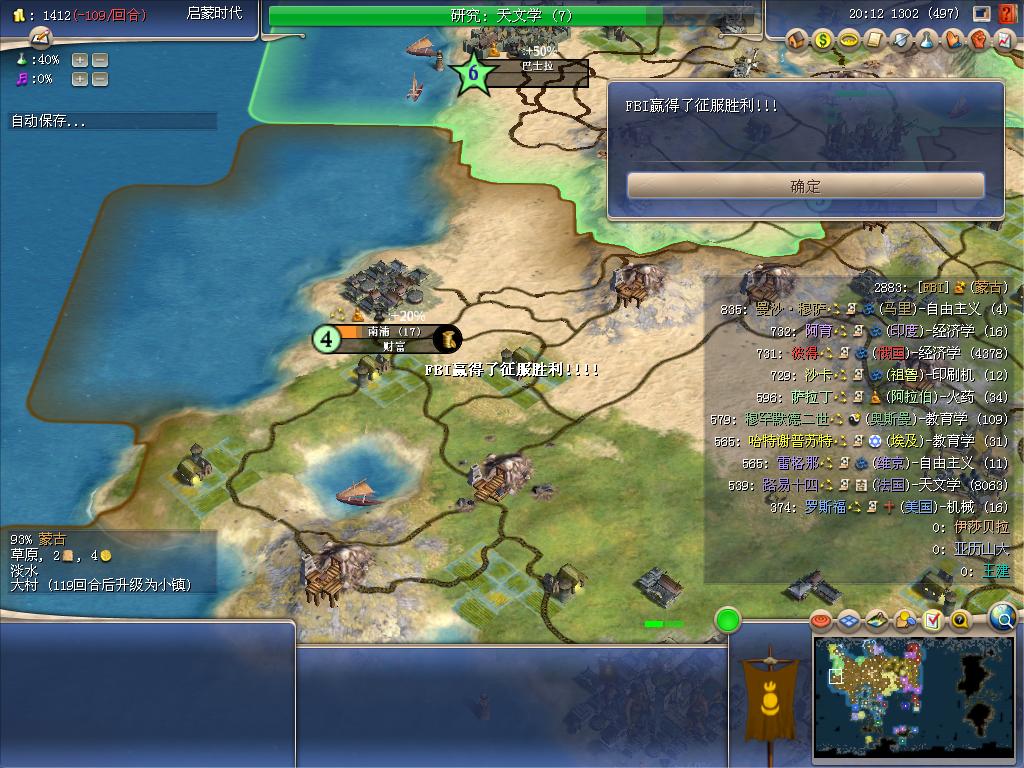Increase the science rate with its plus button
This screenshot has width=1024, height=768.
point(79,60)
